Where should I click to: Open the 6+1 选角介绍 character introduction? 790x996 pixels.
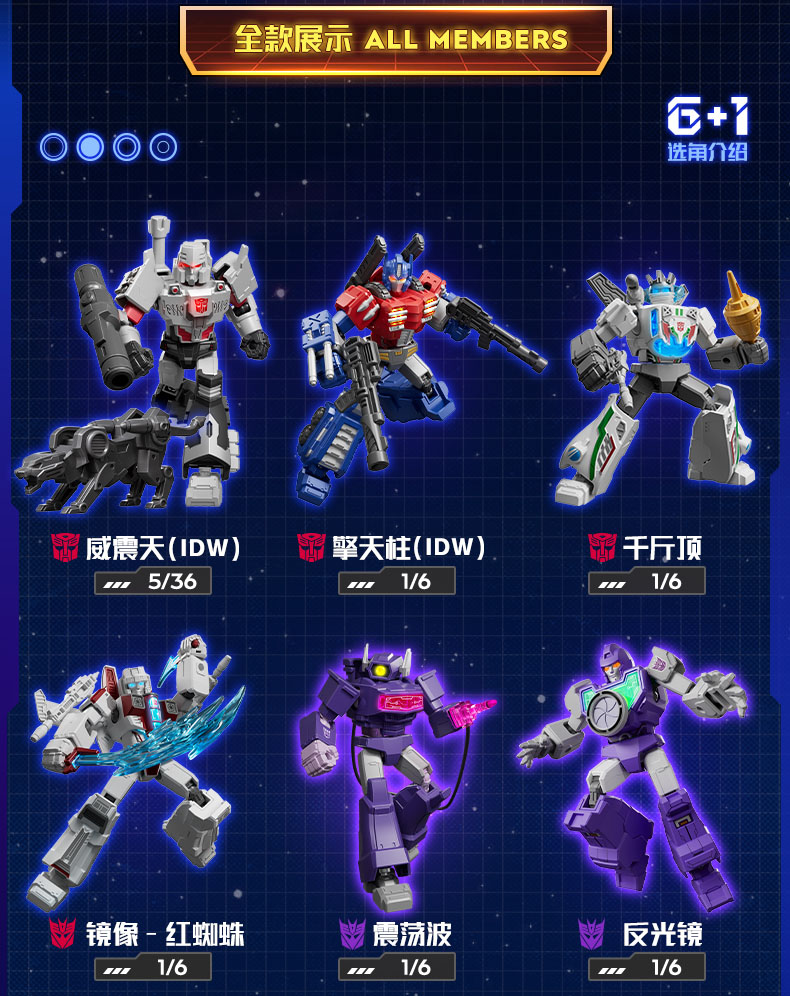[x=707, y=129]
